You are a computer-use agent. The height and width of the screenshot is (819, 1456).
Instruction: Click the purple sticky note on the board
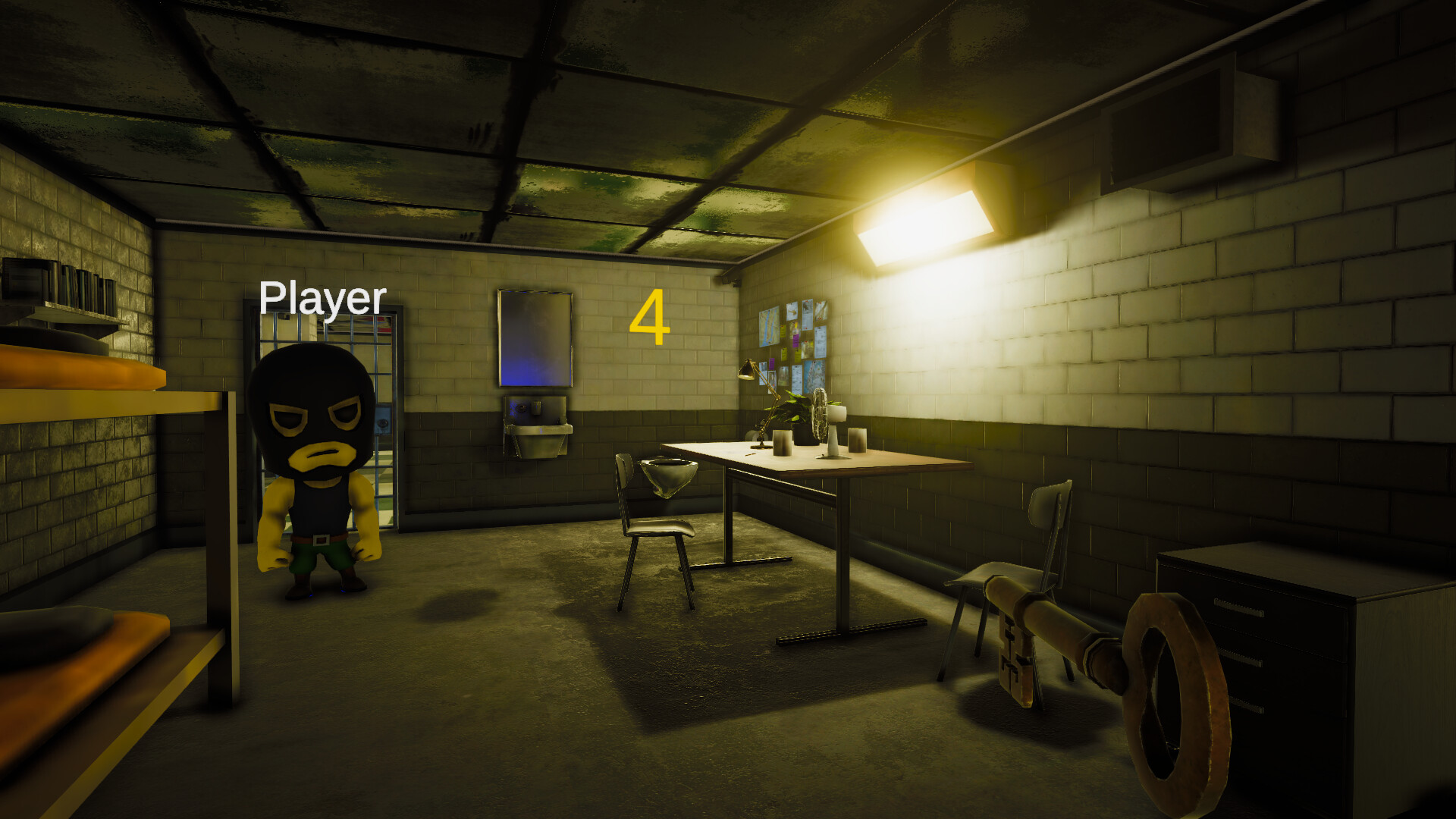[796, 340]
